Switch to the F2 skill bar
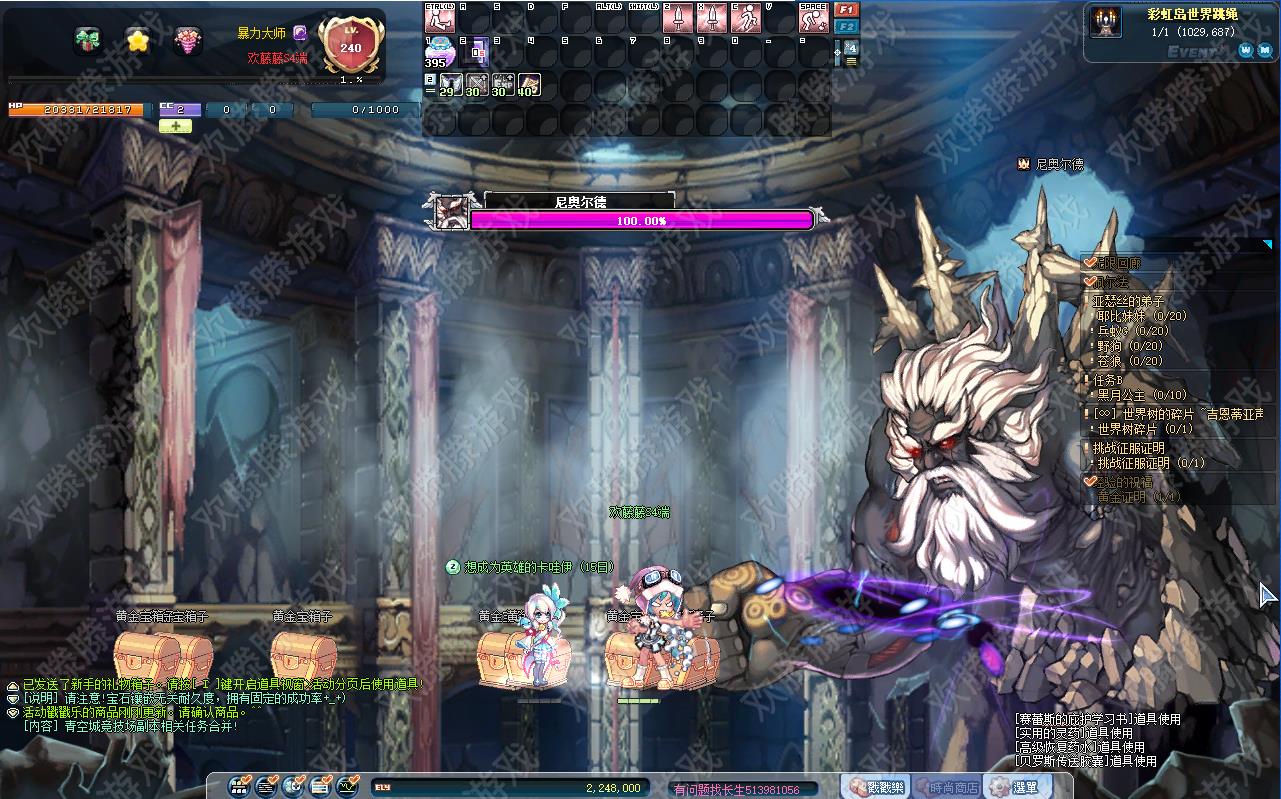Viewport: 1281px width, 799px height. [x=846, y=26]
